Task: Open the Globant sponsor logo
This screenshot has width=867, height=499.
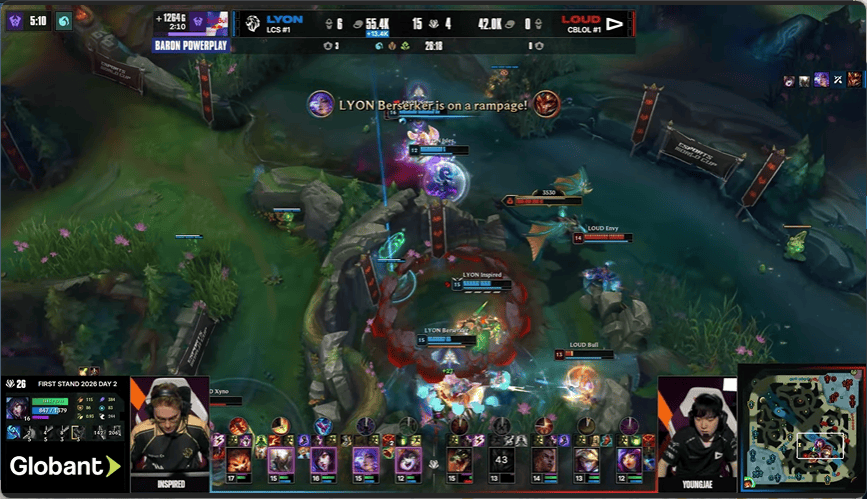Action: point(64,466)
